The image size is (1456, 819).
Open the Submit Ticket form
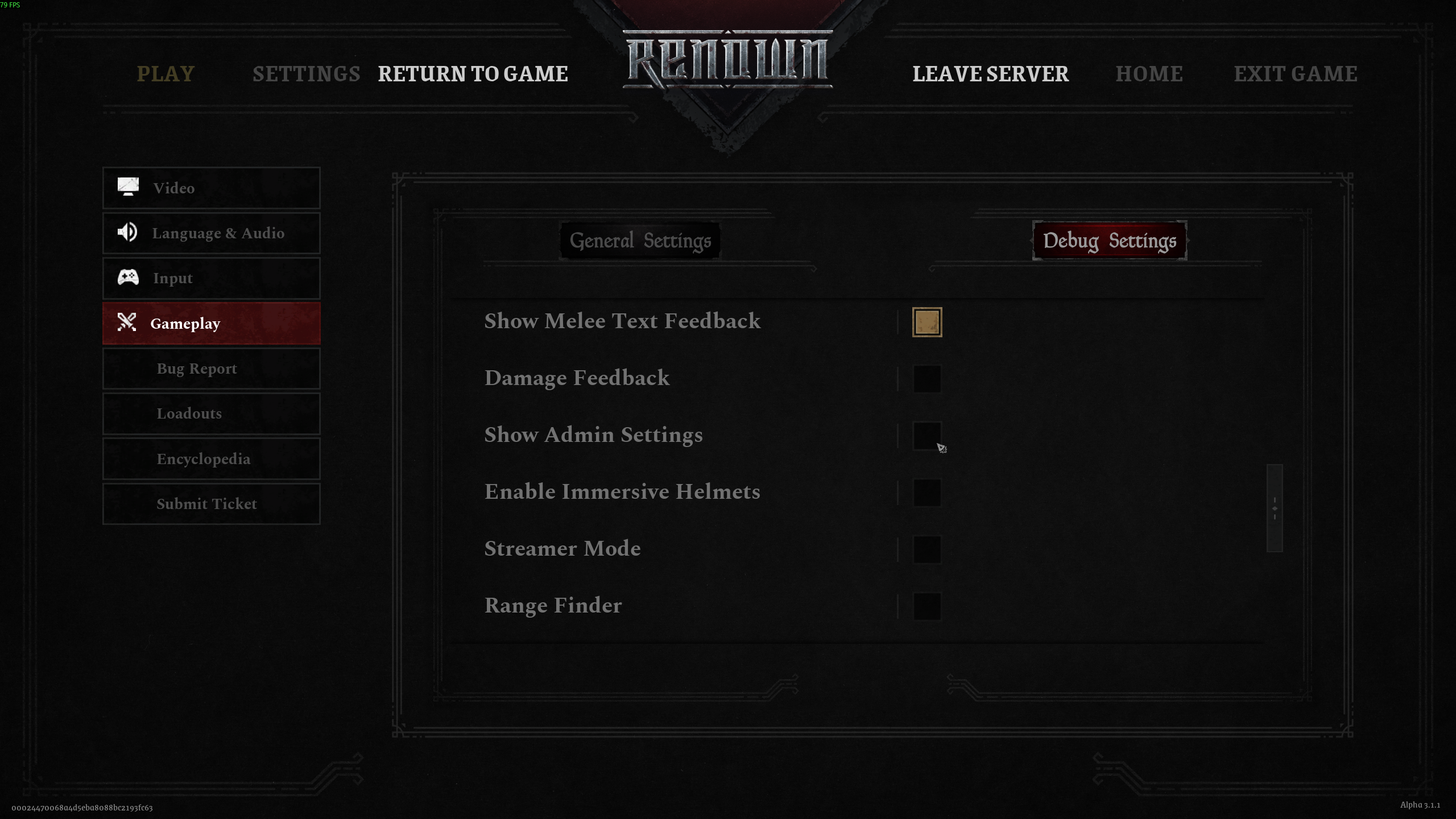[x=211, y=504]
